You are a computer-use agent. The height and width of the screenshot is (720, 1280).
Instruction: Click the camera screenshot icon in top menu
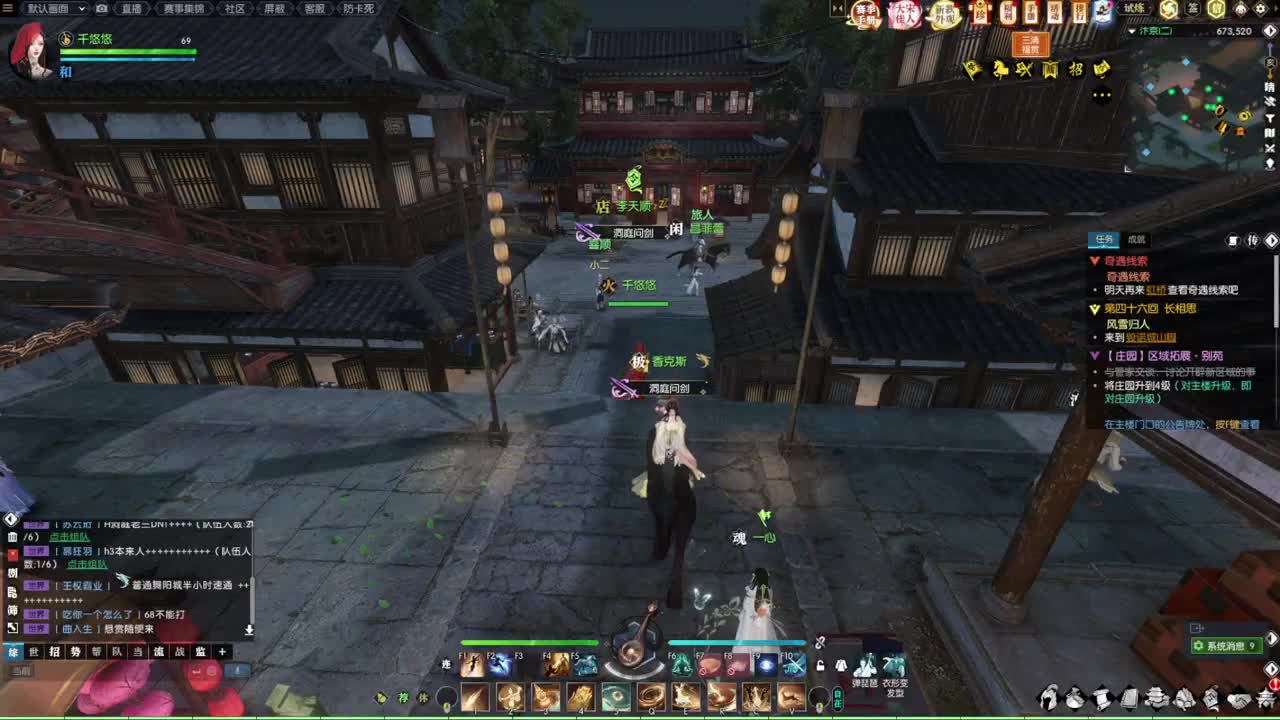(x=102, y=9)
